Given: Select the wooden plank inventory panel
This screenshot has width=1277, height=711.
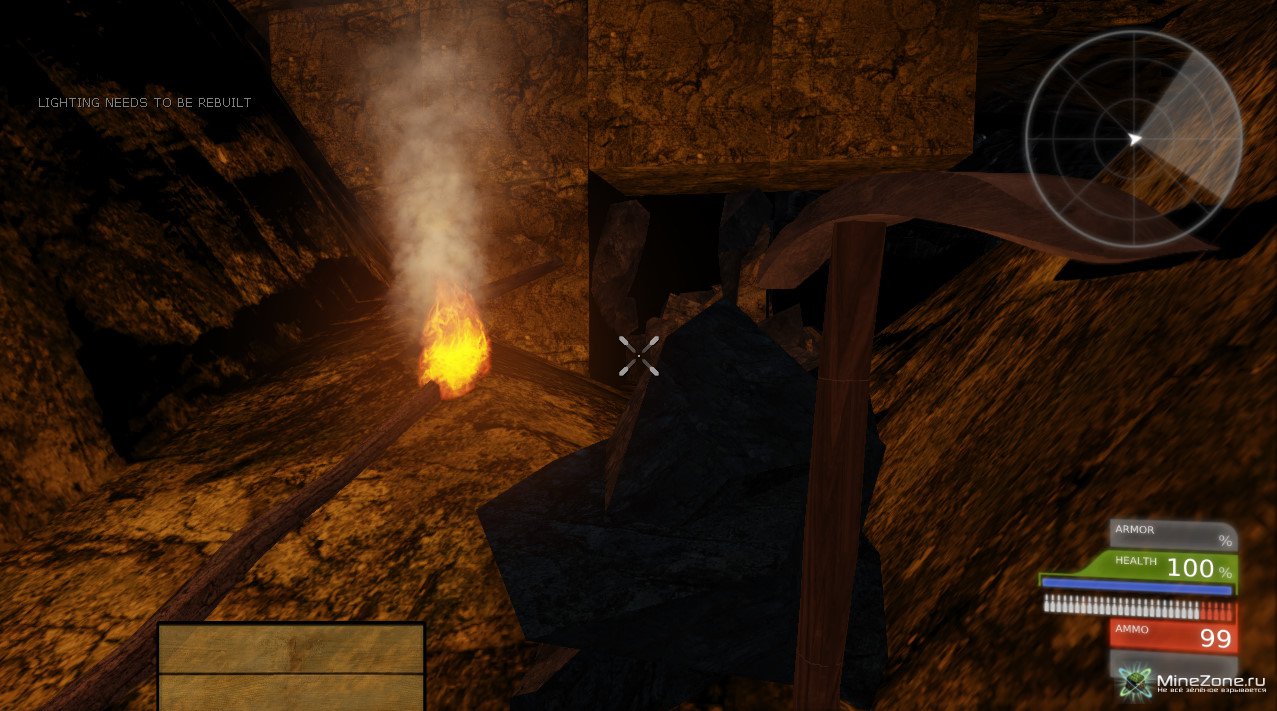Looking at the screenshot, I should coord(291,666).
